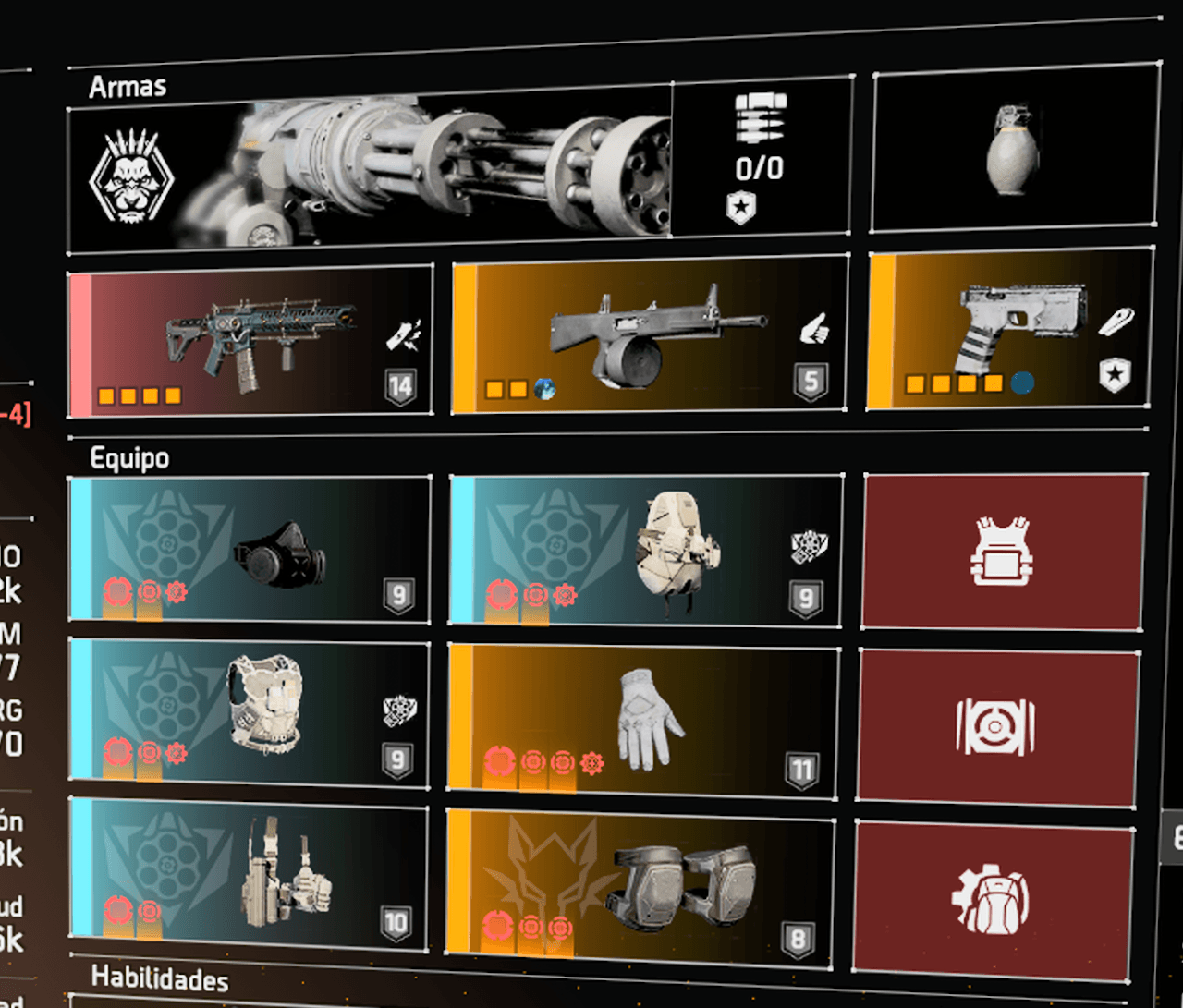Open the black face mask gear slot
The width and height of the screenshot is (1183, 1008).
coord(250,550)
